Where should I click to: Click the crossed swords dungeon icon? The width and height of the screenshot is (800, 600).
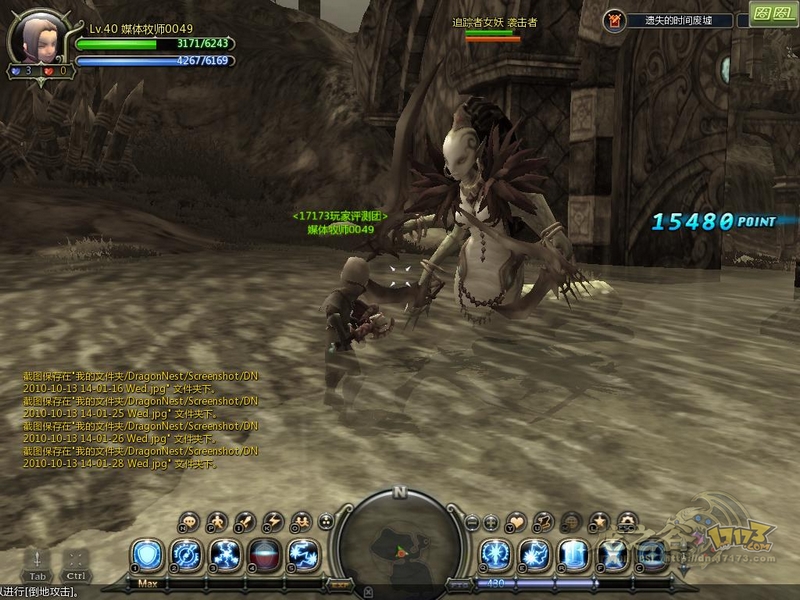point(615,19)
